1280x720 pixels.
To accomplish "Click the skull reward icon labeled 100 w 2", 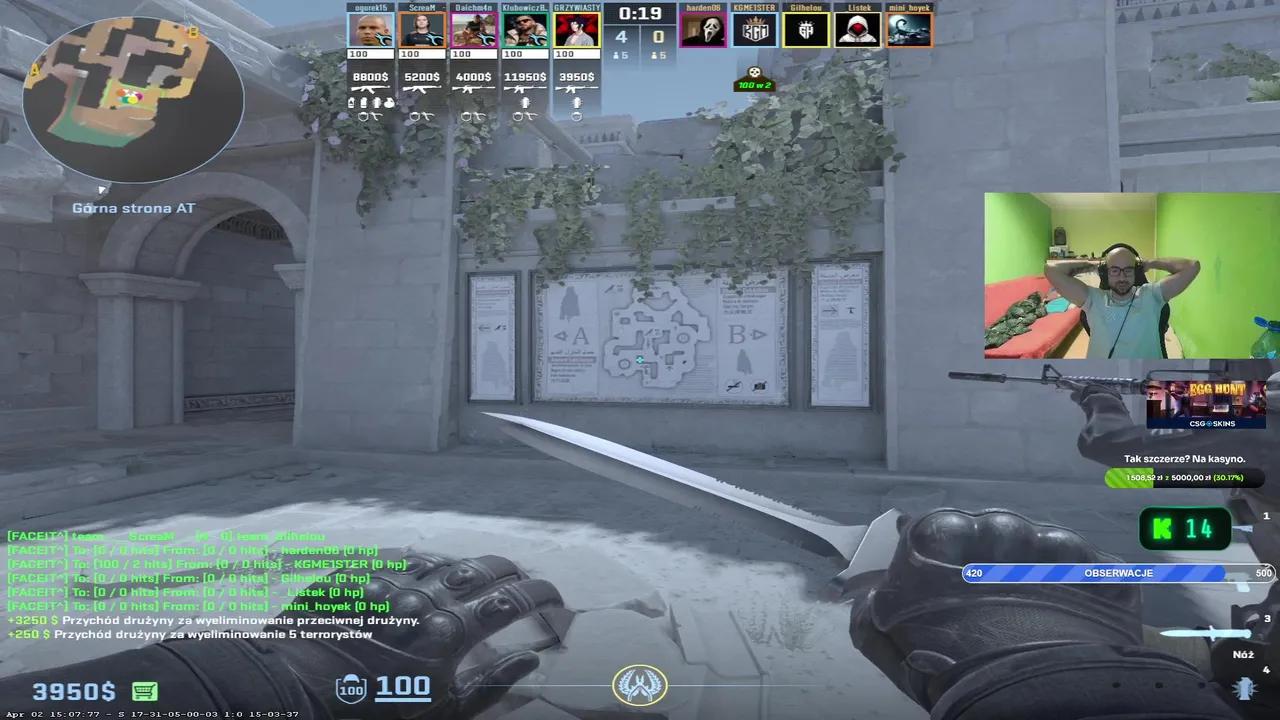I will point(755,80).
